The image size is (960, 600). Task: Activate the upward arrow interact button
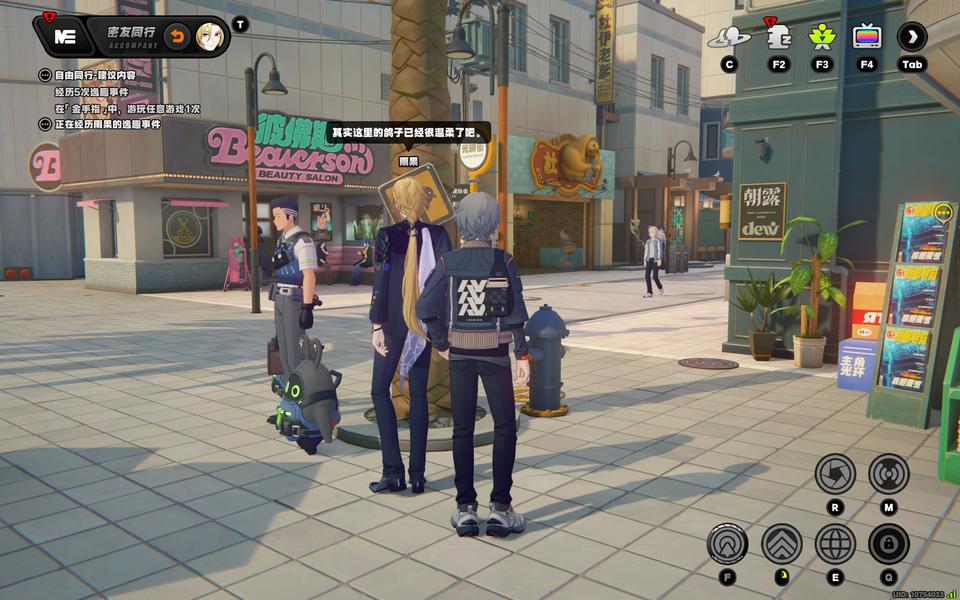tap(727, 544)
